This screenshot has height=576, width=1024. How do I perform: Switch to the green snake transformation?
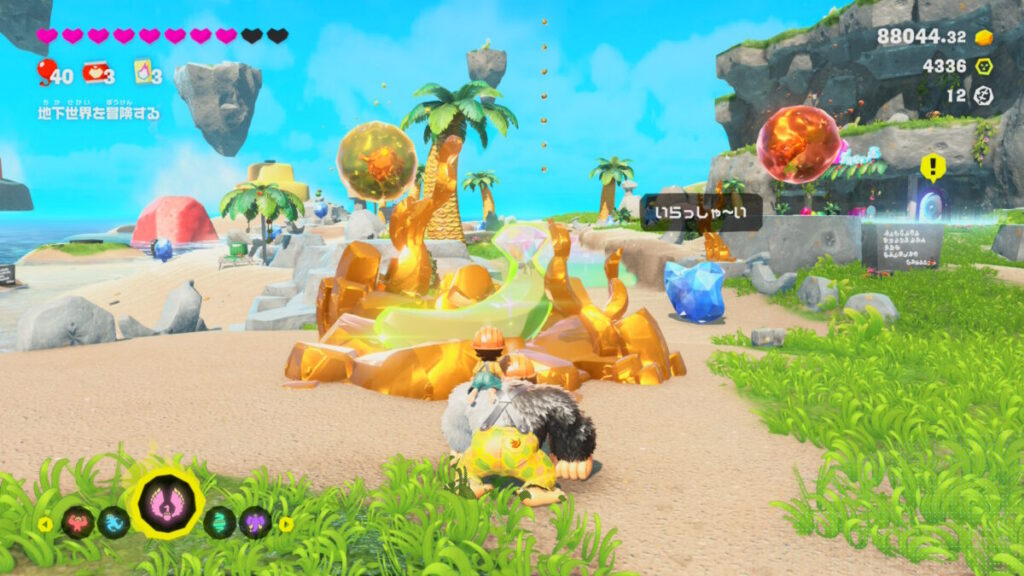tap(219, 522)
